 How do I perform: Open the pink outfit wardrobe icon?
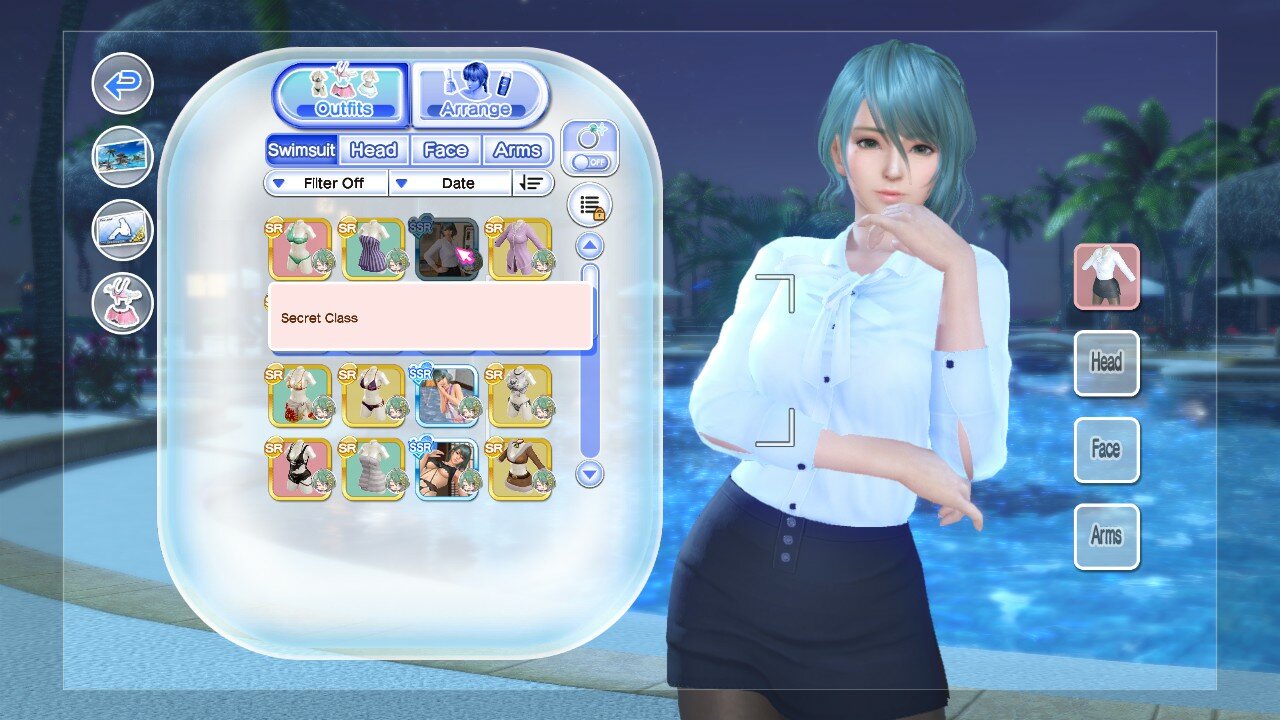coord(121,303)
